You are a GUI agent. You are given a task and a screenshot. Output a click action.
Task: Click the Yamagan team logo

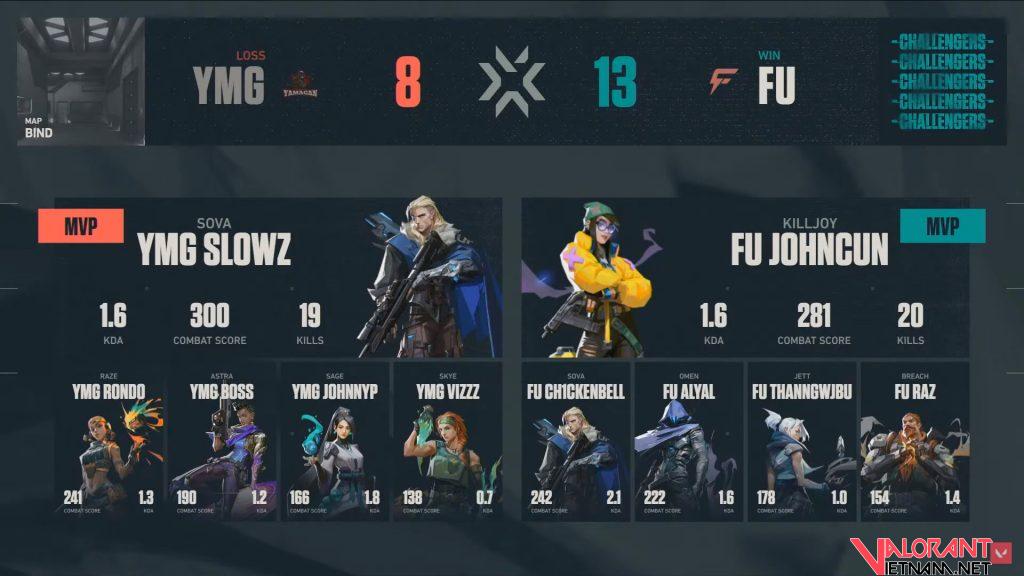pyautogui.click(x=301, y=83)
